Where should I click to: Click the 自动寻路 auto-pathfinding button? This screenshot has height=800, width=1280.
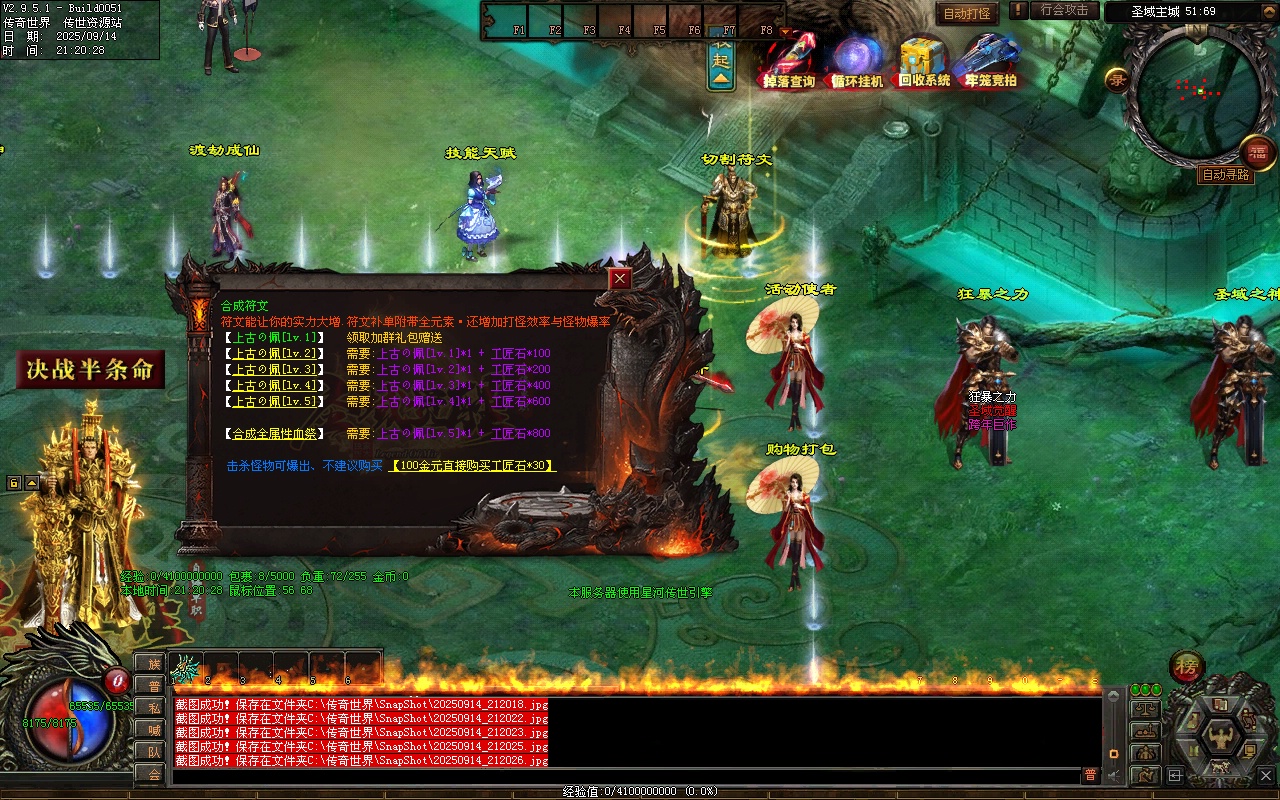click(1226, 175)
